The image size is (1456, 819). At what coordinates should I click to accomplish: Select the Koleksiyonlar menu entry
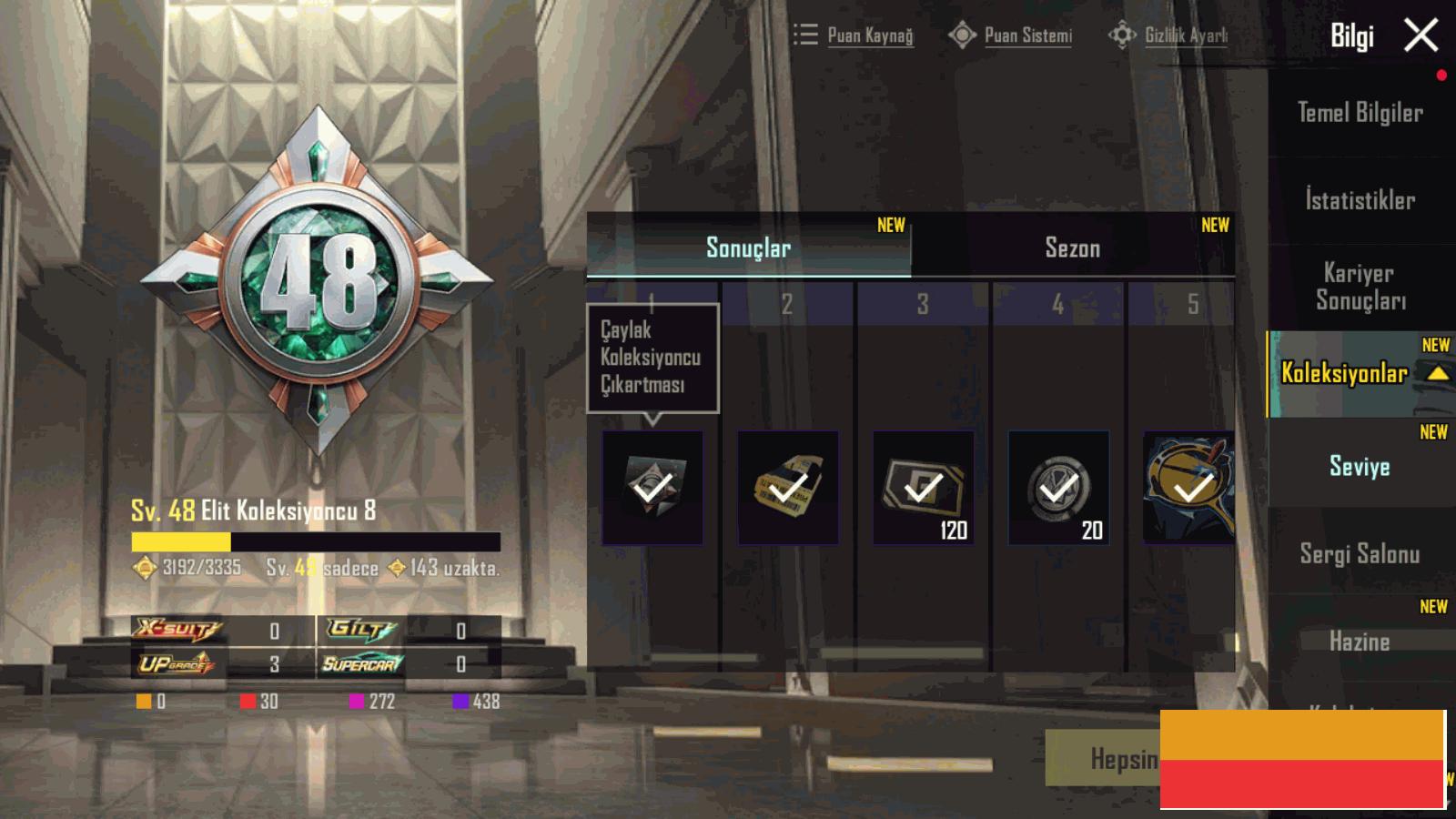pos(1345,373)
